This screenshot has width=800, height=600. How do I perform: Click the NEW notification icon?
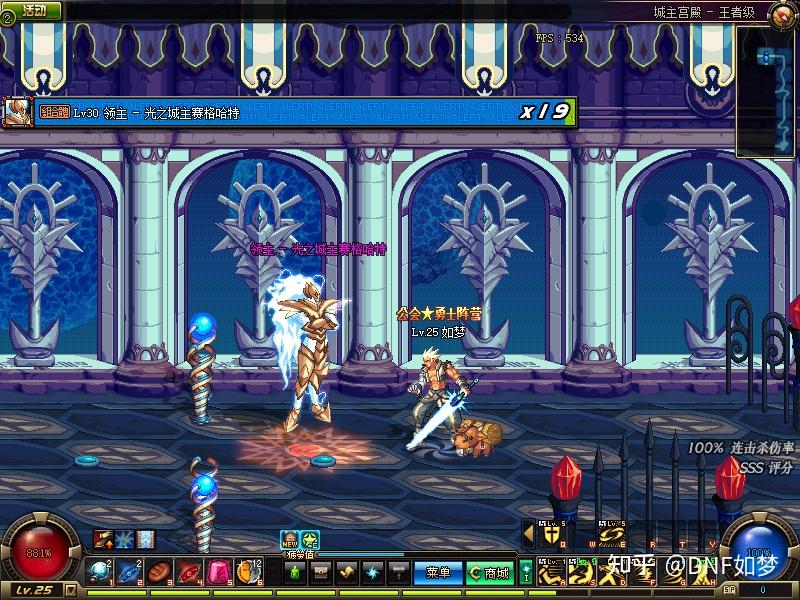290,540
